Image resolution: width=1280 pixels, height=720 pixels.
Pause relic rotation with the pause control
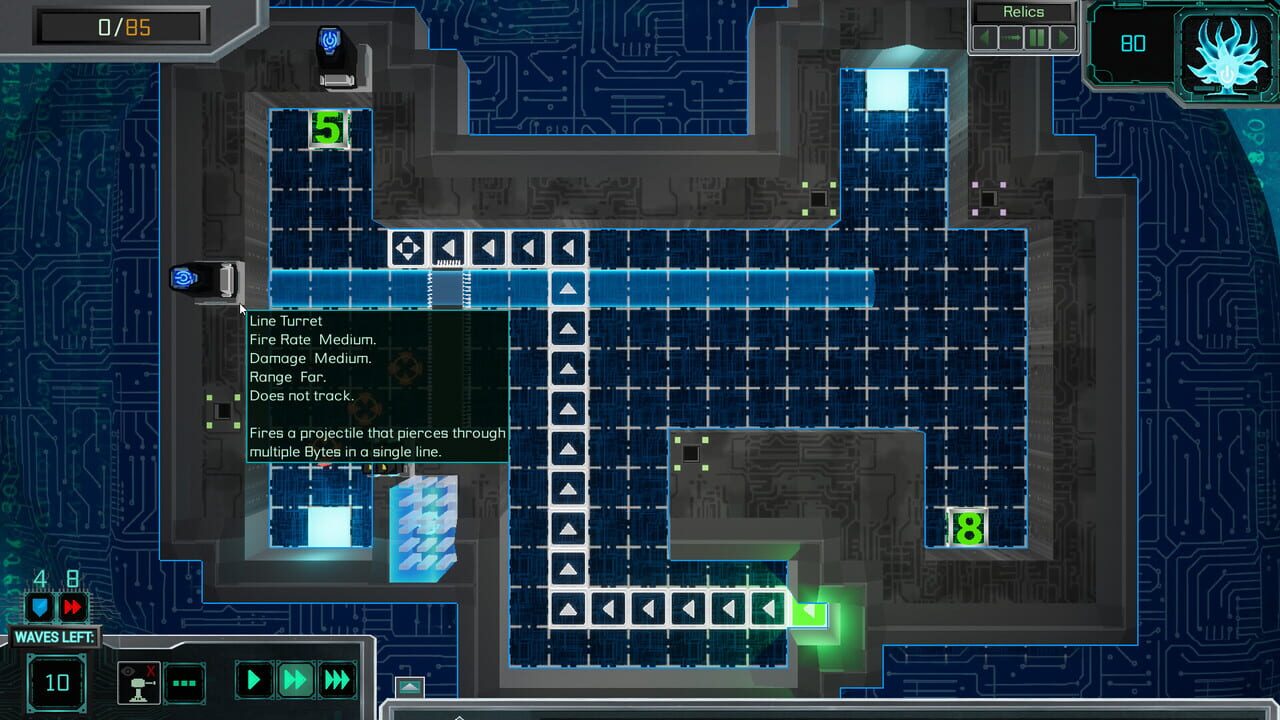coord(1036,37)
